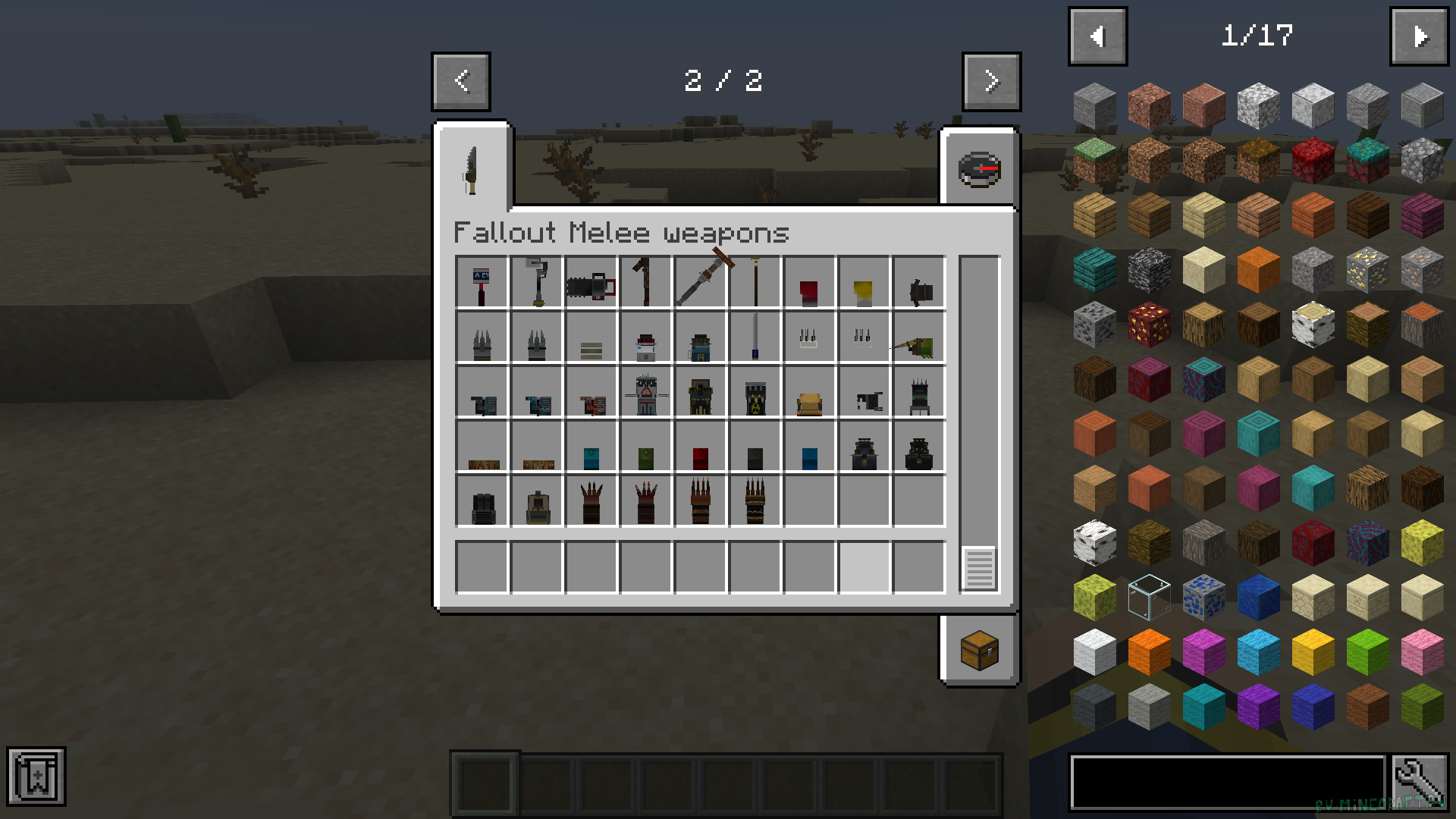Advance to the next item list page
The width and height of the screenshot is (1456, 819).
[1419, 36]
